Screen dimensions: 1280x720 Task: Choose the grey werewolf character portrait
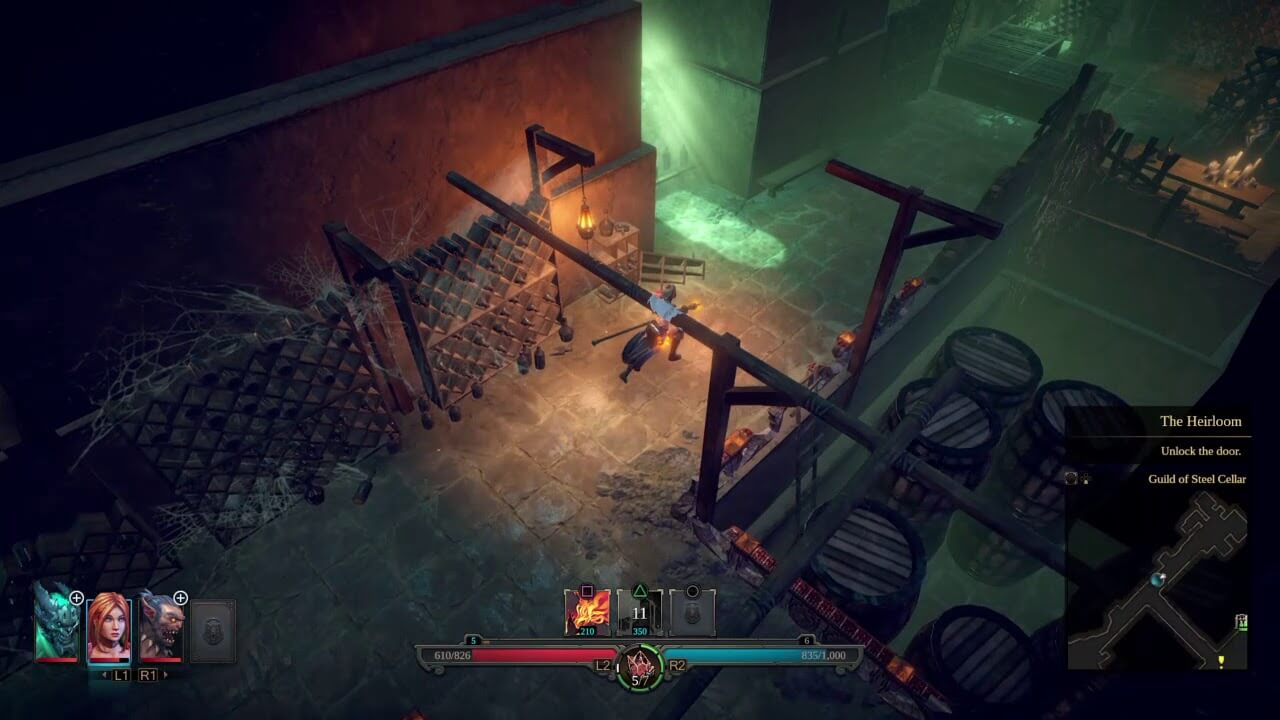(160, 627)
